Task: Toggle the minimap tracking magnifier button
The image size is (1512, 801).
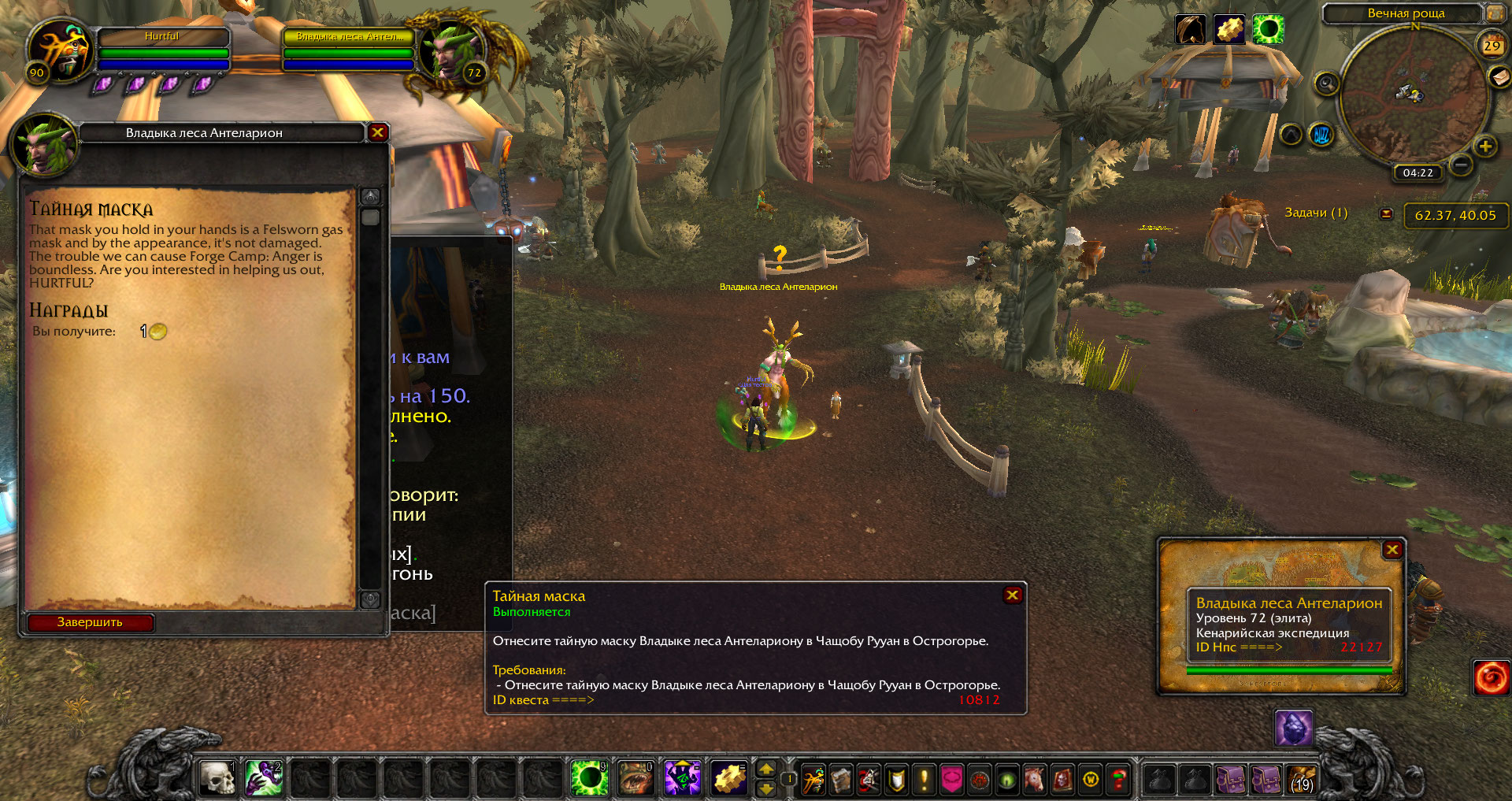Action: click(x=1326, y=83)
